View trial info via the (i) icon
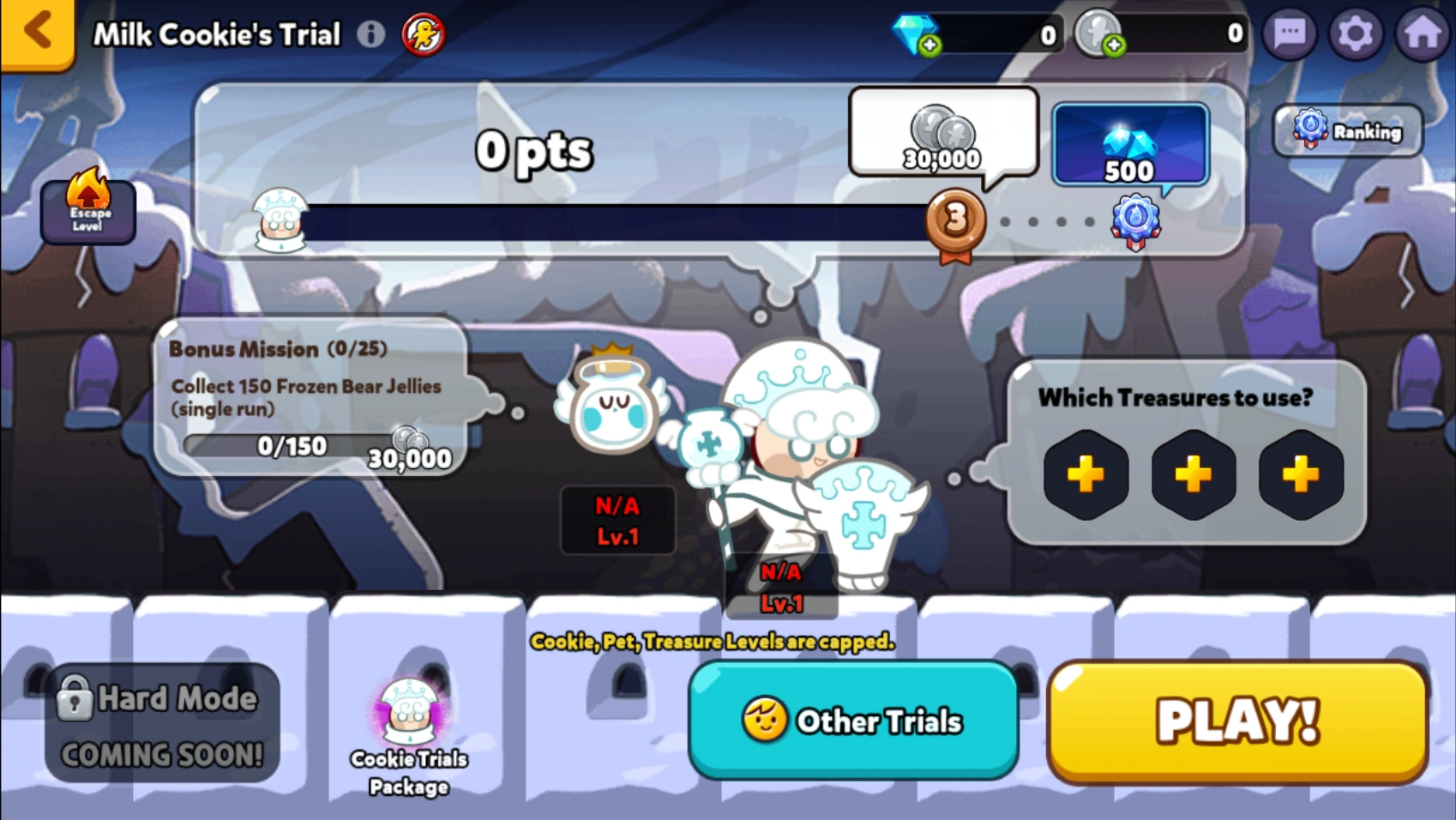 [x=370, y=33]
